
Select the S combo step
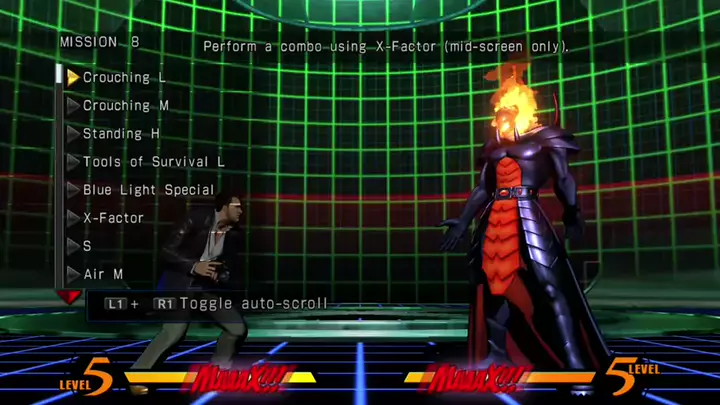coord(87,245)
